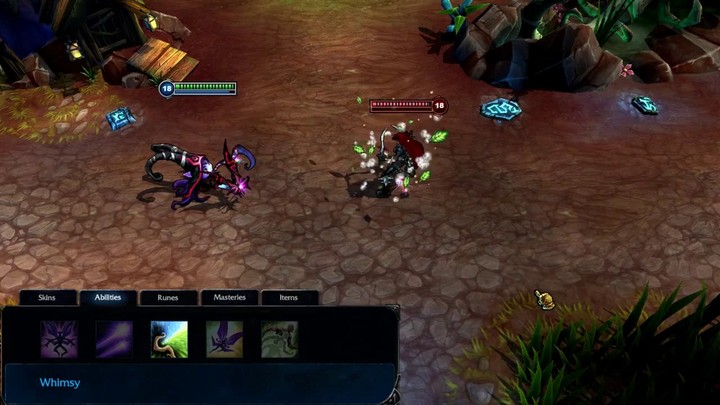This screenshot has height=405, width=720.
Task: Choose the purple Glitterlance ability icon
Action: point(114,339)
